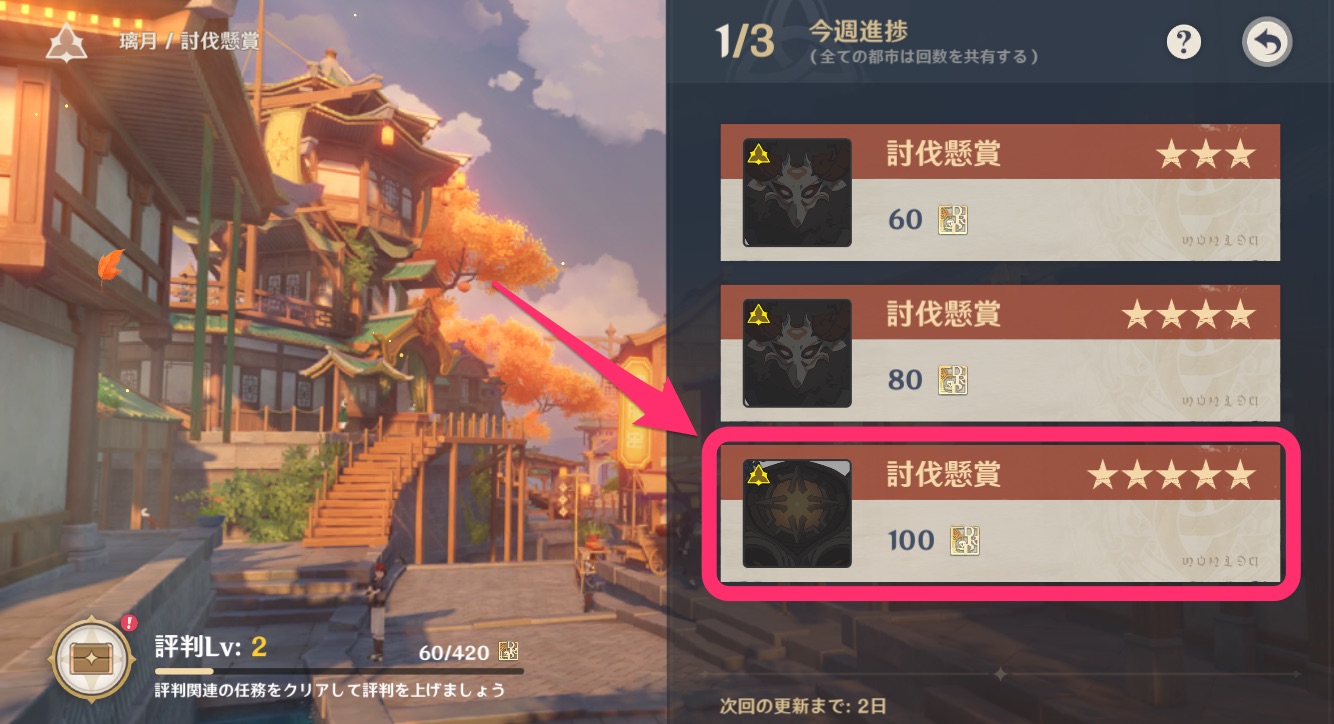1334x724 pixels.
Task: Open the highlighted five-star bounty monster portrait
Action: point(797,514)
